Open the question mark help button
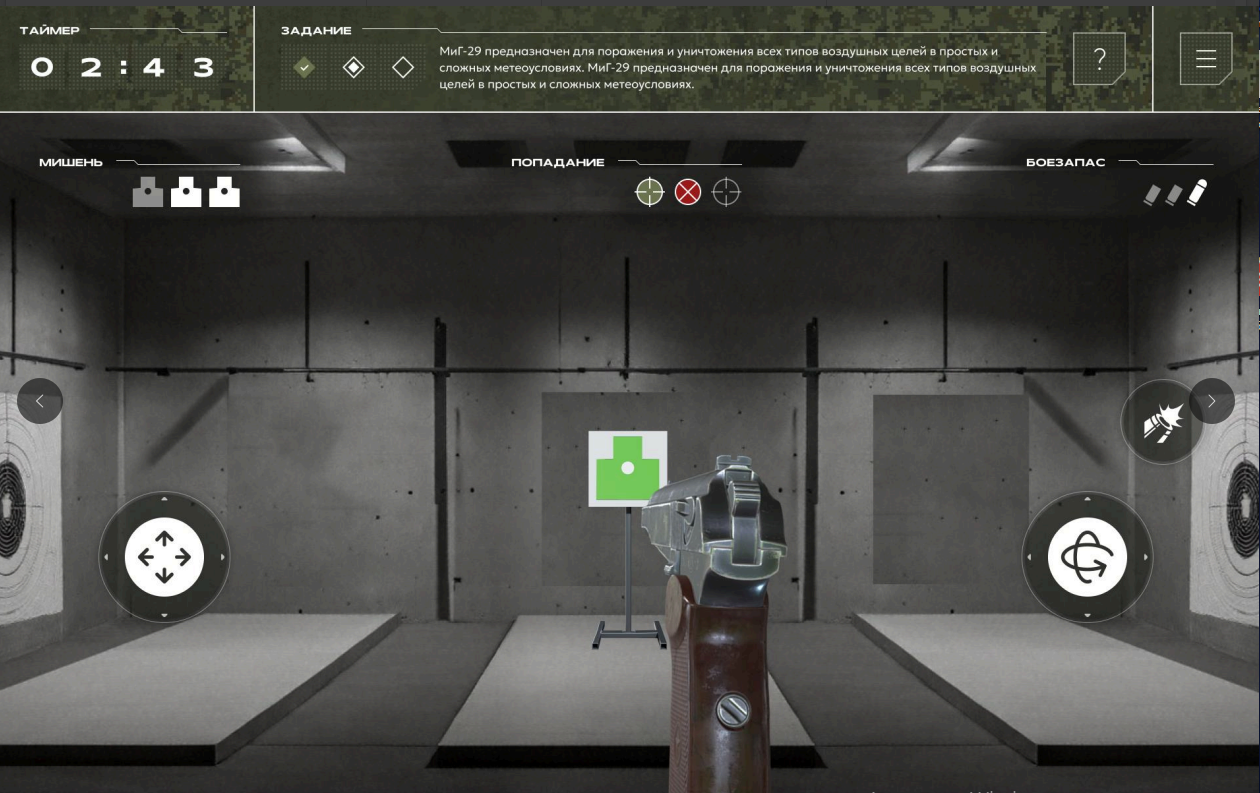Screen dimensions: 1260x793 point(1099,59)
